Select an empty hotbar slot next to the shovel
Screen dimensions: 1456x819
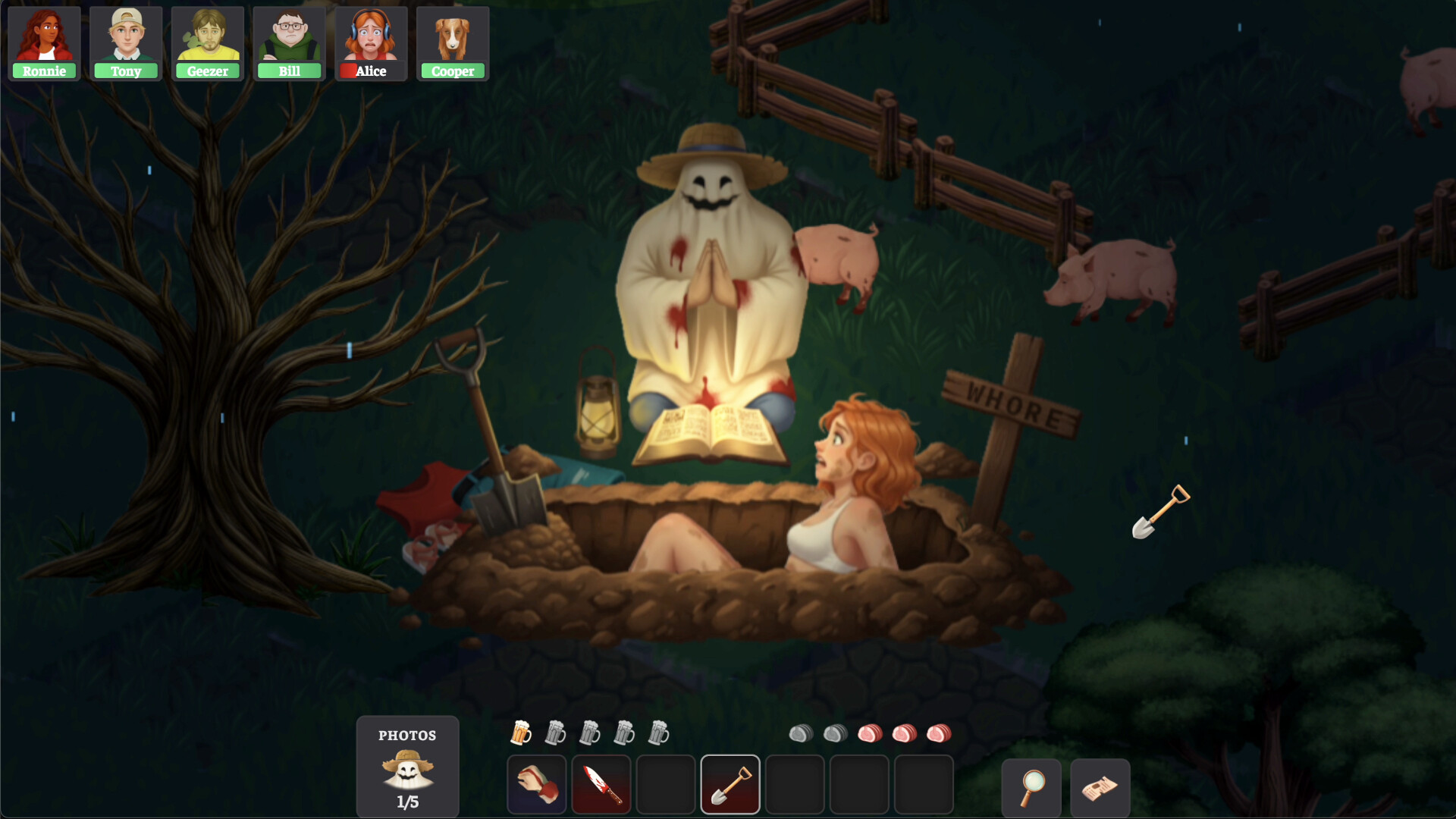point(795,784)
